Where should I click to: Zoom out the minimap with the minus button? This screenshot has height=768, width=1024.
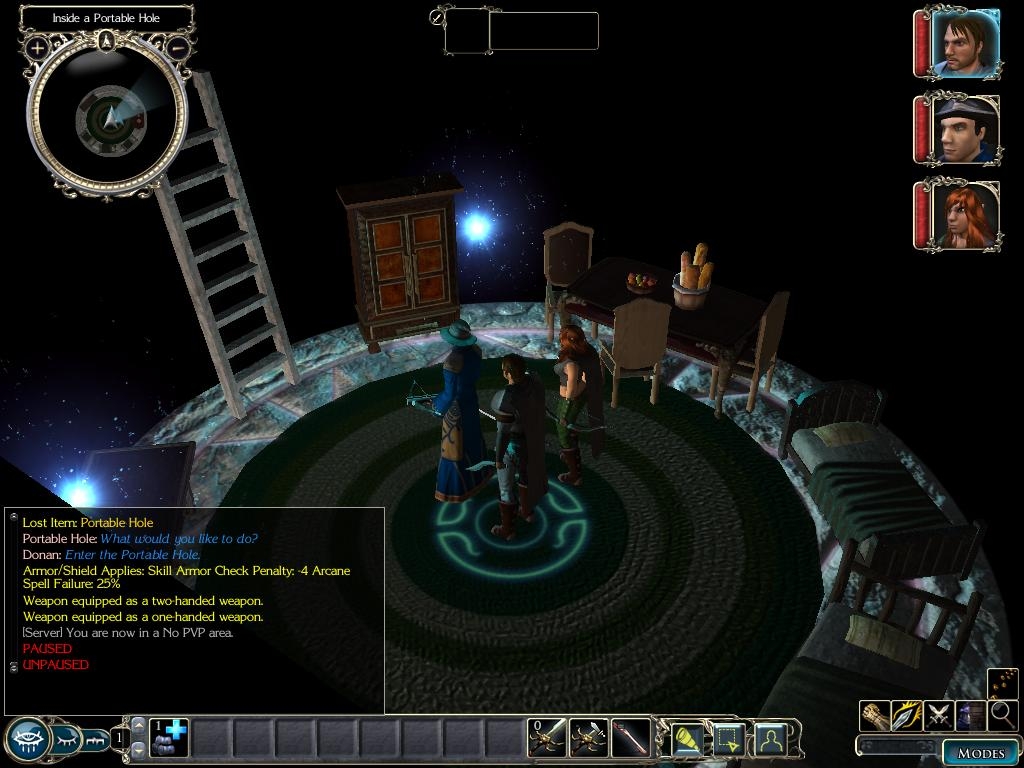177,47
